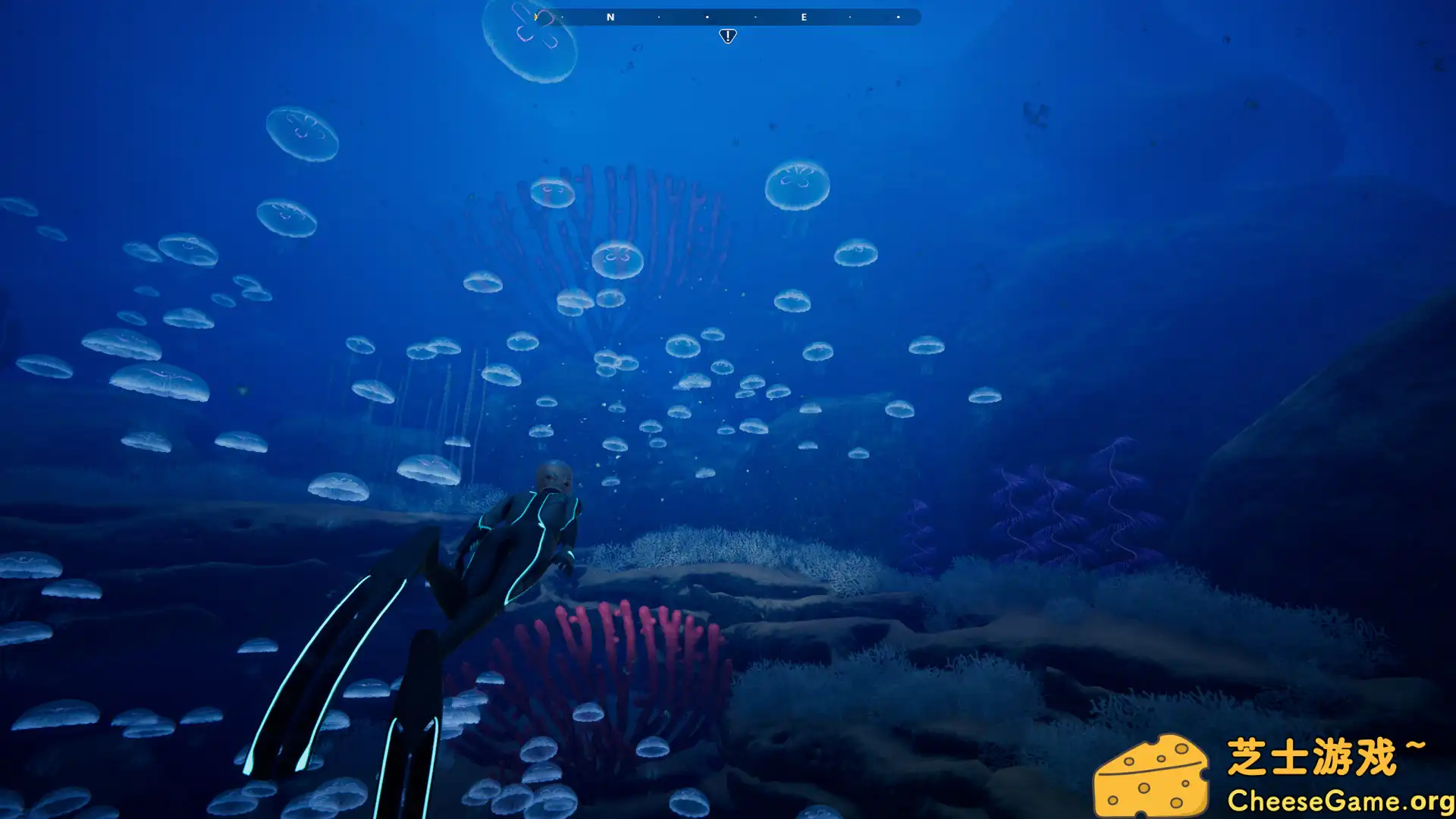Click the rightmost dot on the compass bar
This screenshot has width=1456, height=819.
tap(899, 17)
